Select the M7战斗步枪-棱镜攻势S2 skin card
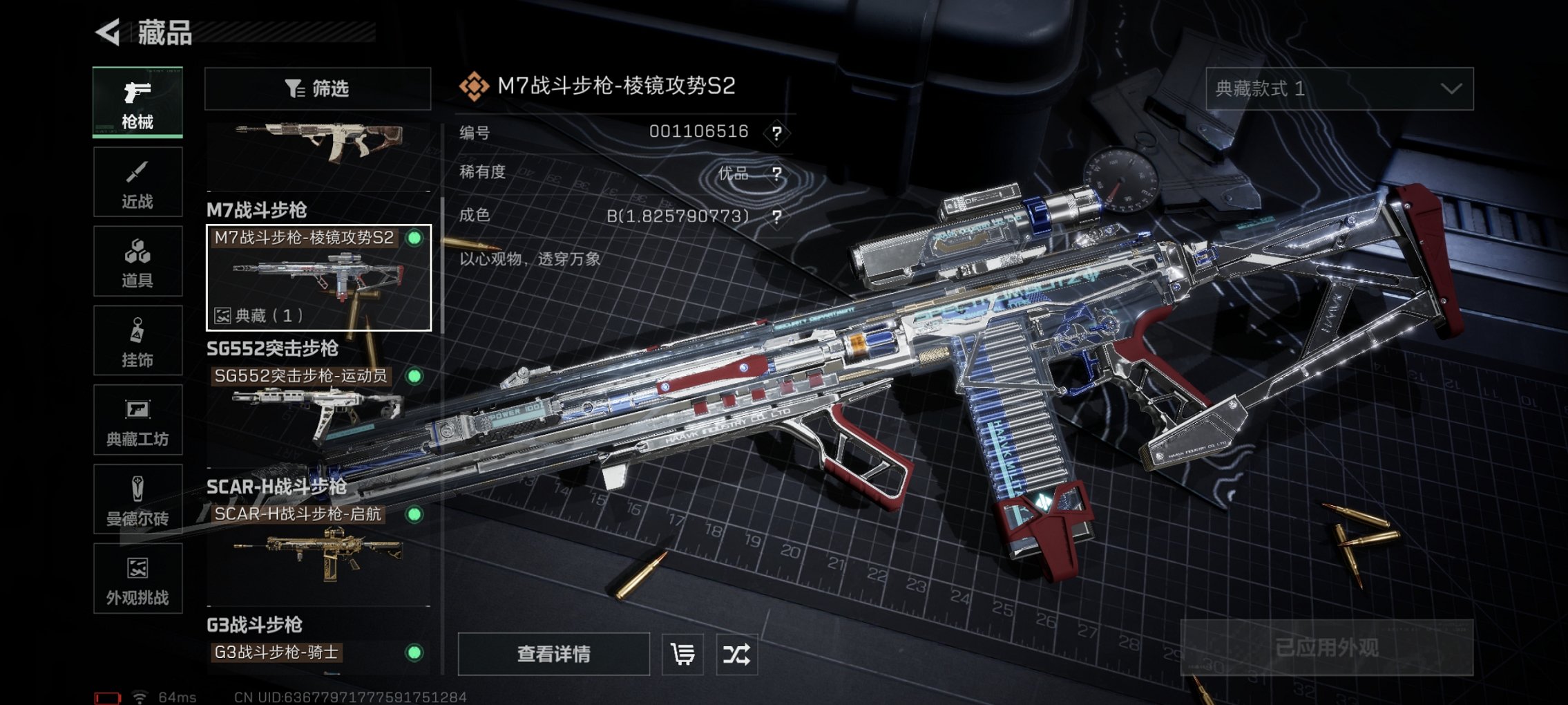 coord(318,278)
